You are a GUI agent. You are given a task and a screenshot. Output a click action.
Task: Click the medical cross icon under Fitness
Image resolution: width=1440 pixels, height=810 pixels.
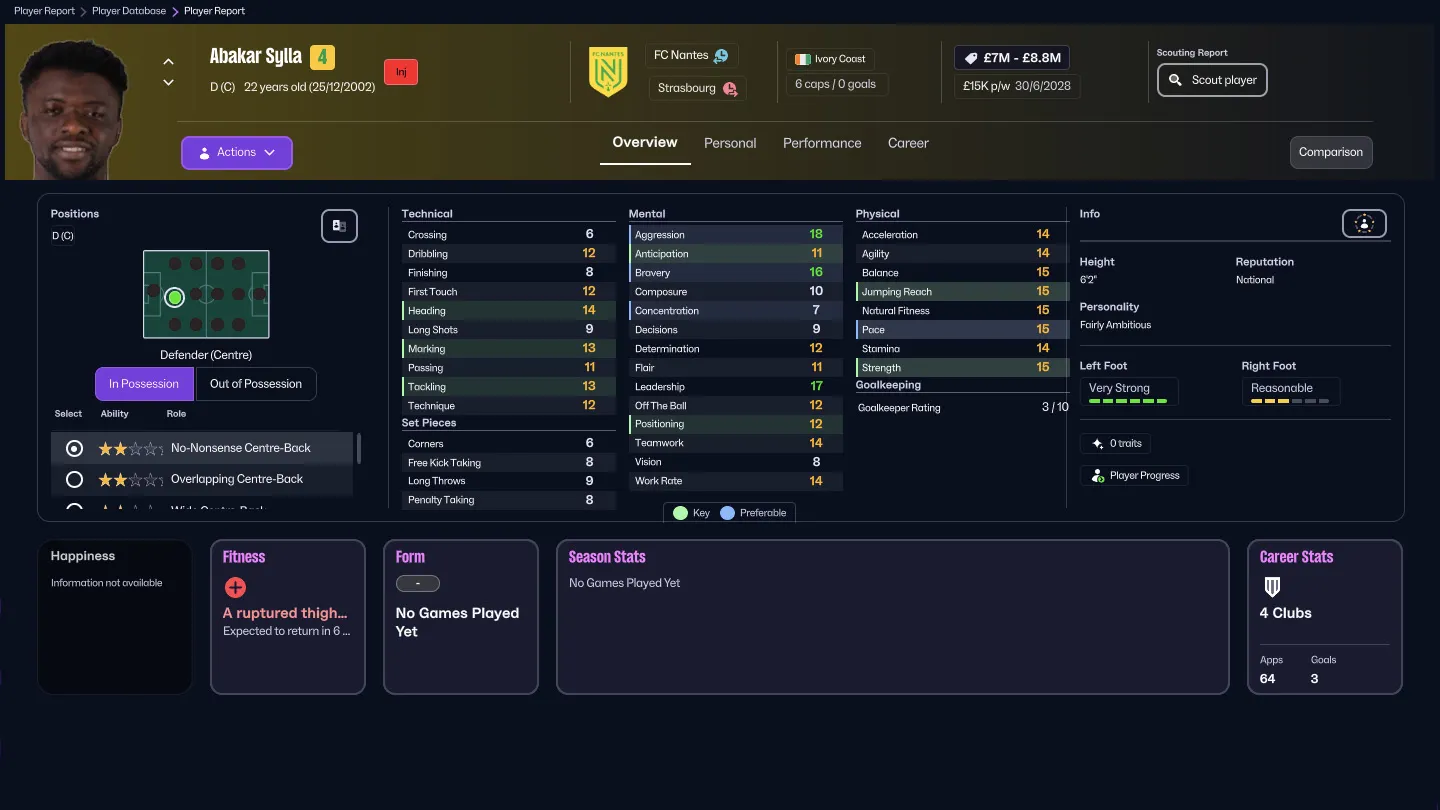point(235,588)
